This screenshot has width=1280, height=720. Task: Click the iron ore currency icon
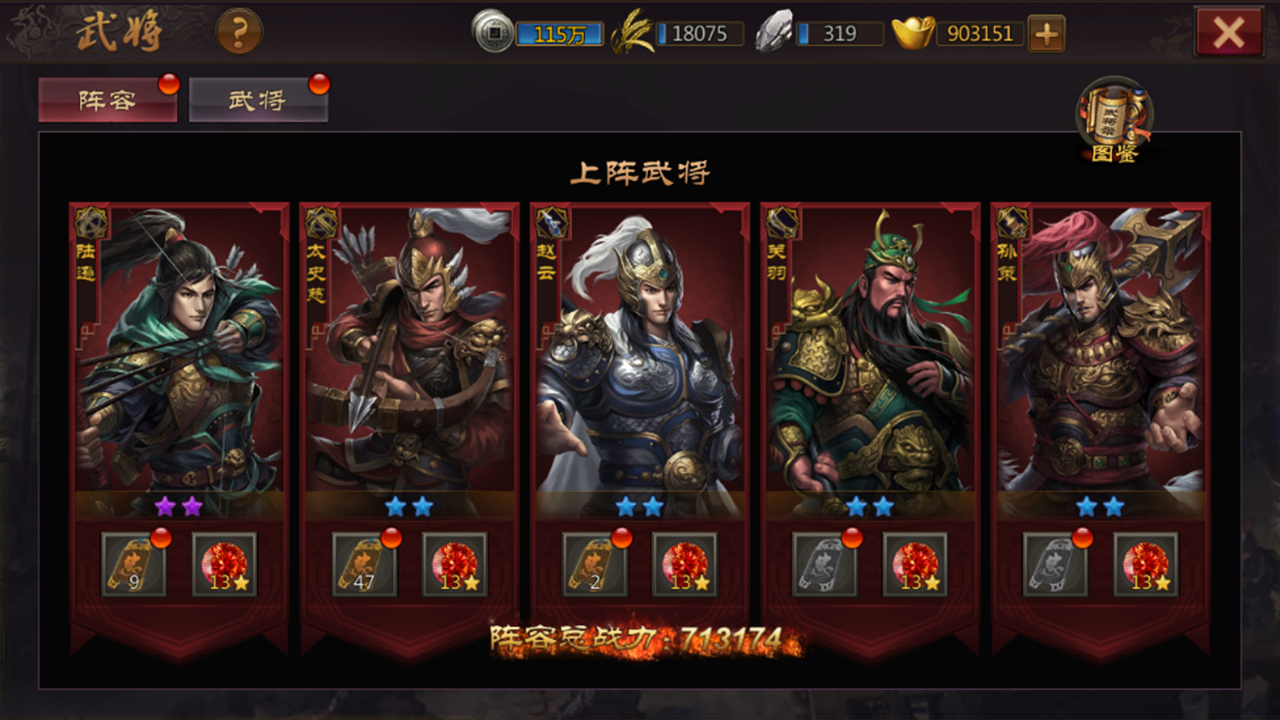click(775, 32)
